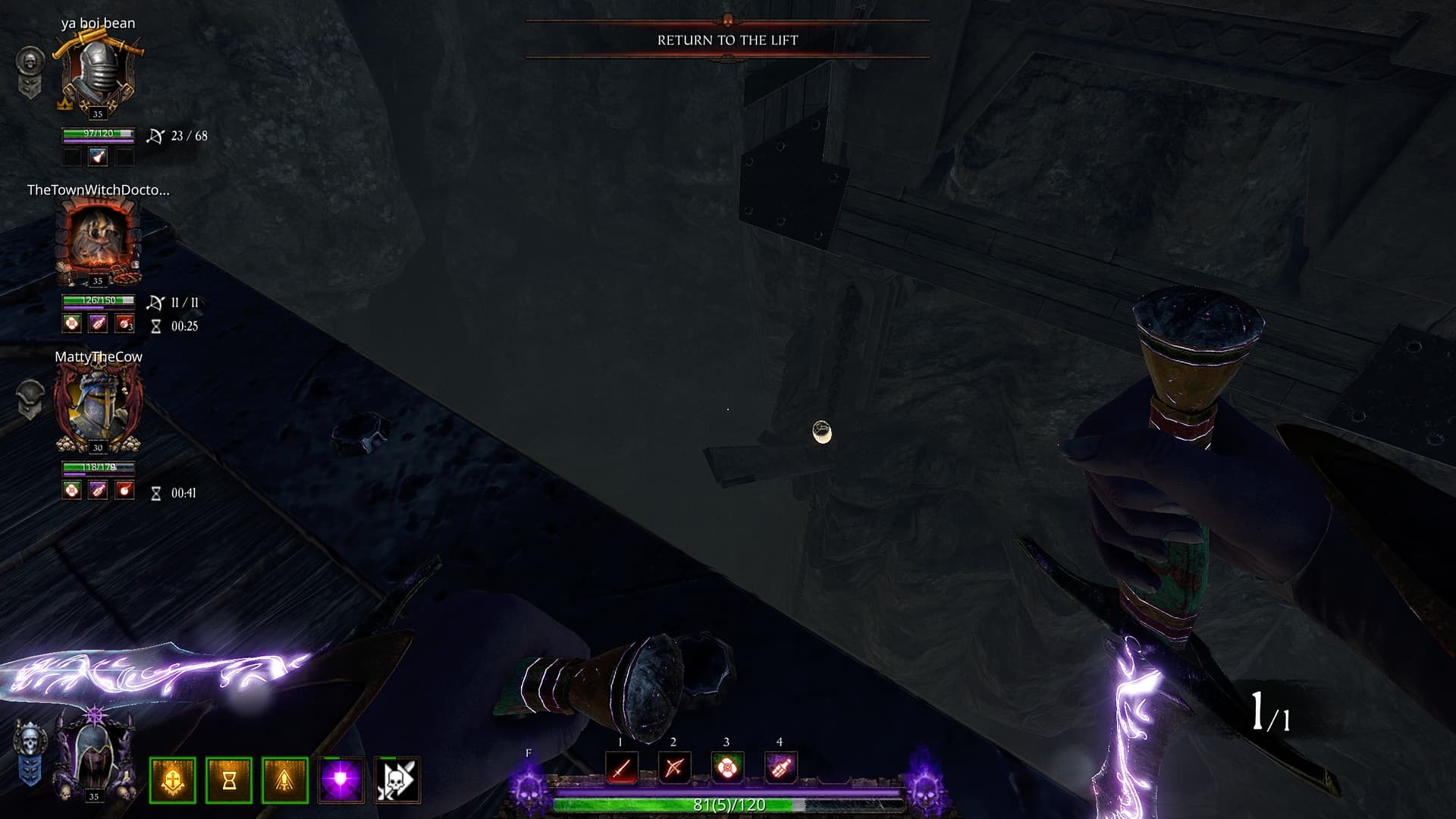This screenshot has height=819, width=1456.
Task: Equip the ranged bow in slot 2
Action: click(673, 768)
